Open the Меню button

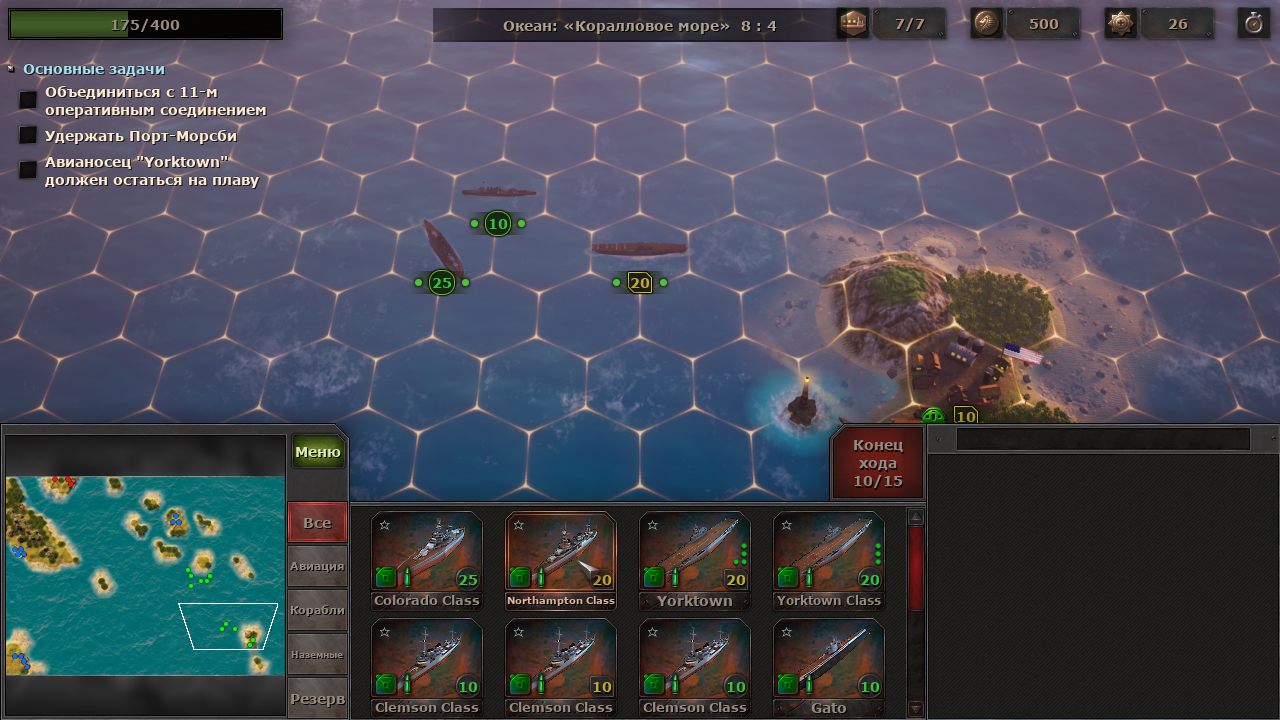click(318, 452)
